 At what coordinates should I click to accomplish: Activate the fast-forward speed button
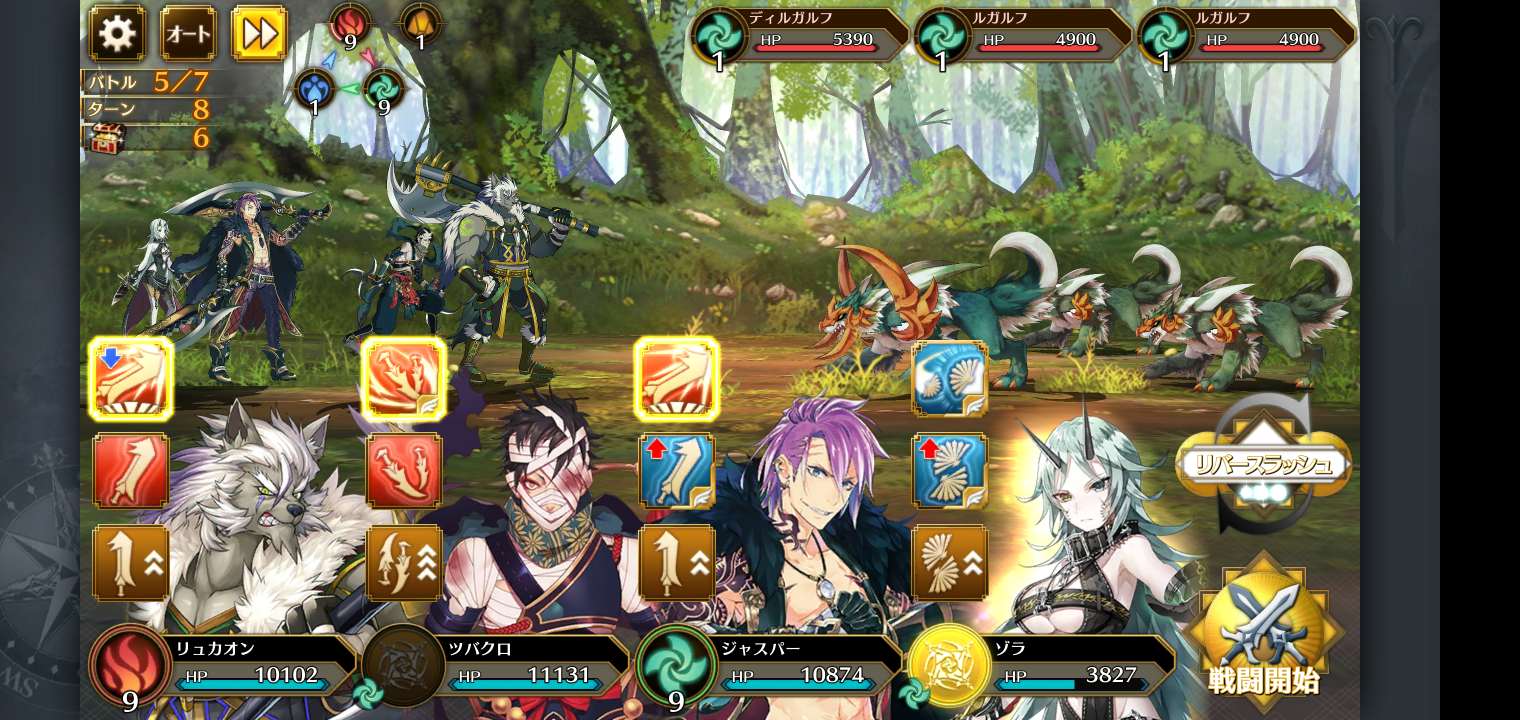[259, 34]
